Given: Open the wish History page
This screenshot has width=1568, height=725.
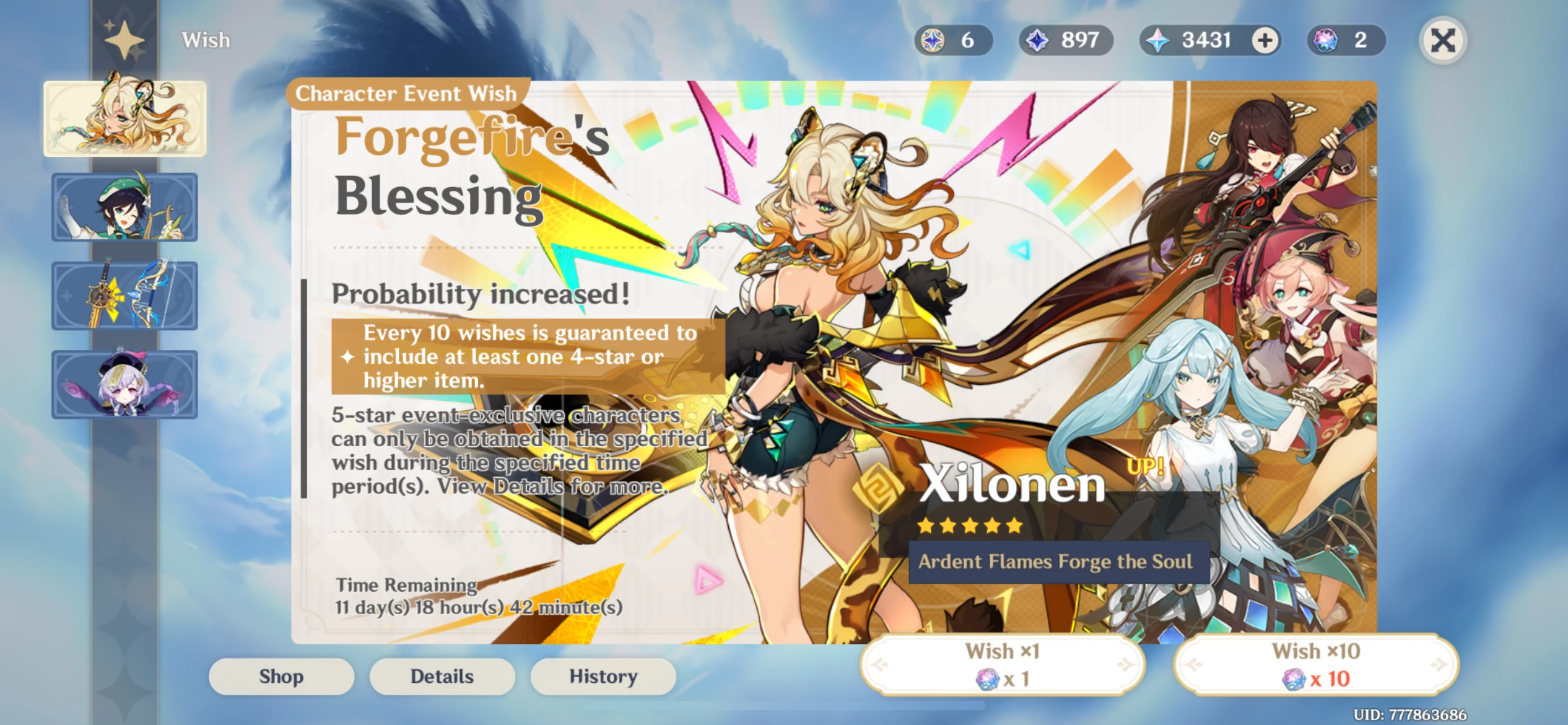Looking at the screenshot, I should coord(603,676).
